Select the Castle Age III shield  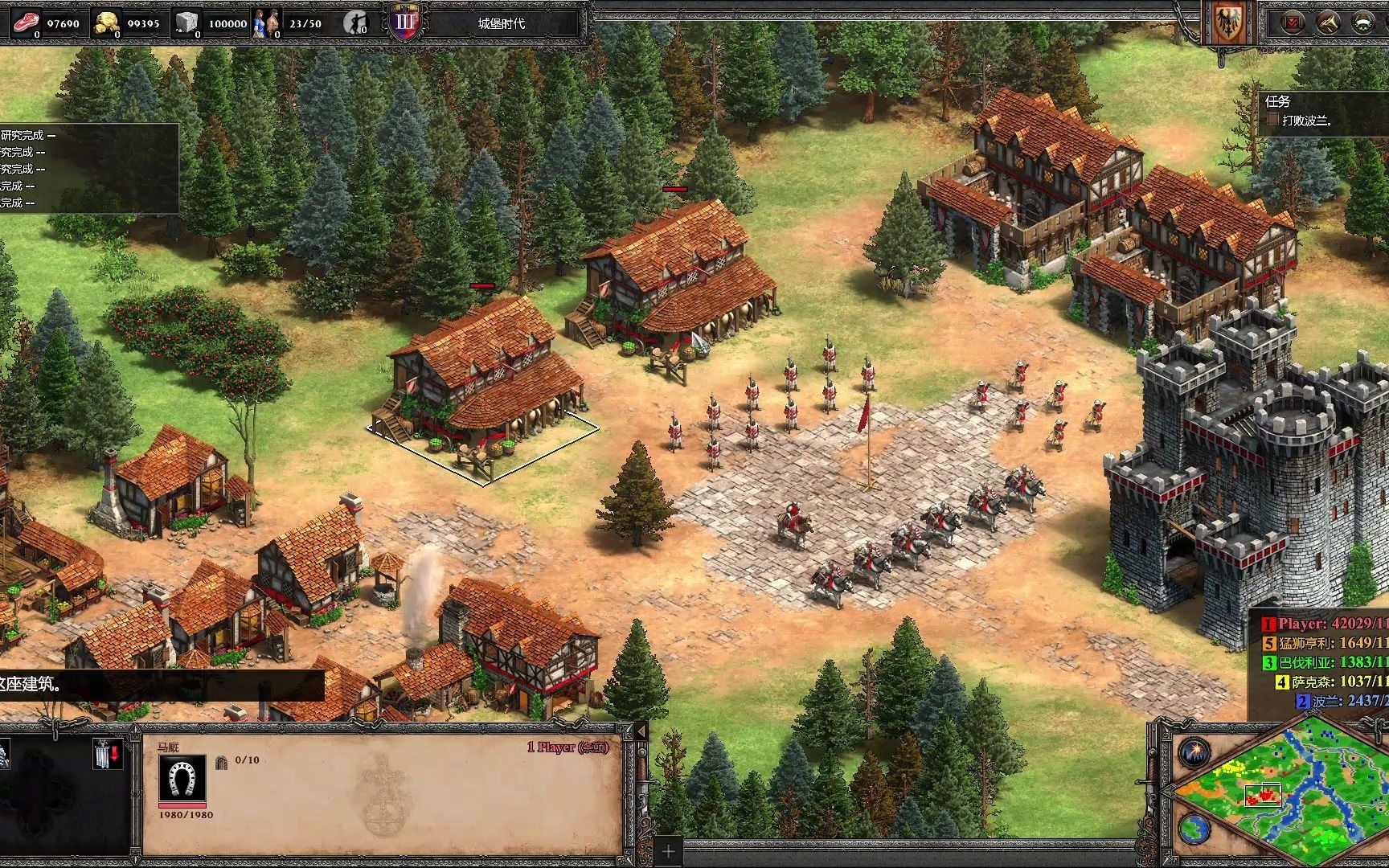click(405, 23)
